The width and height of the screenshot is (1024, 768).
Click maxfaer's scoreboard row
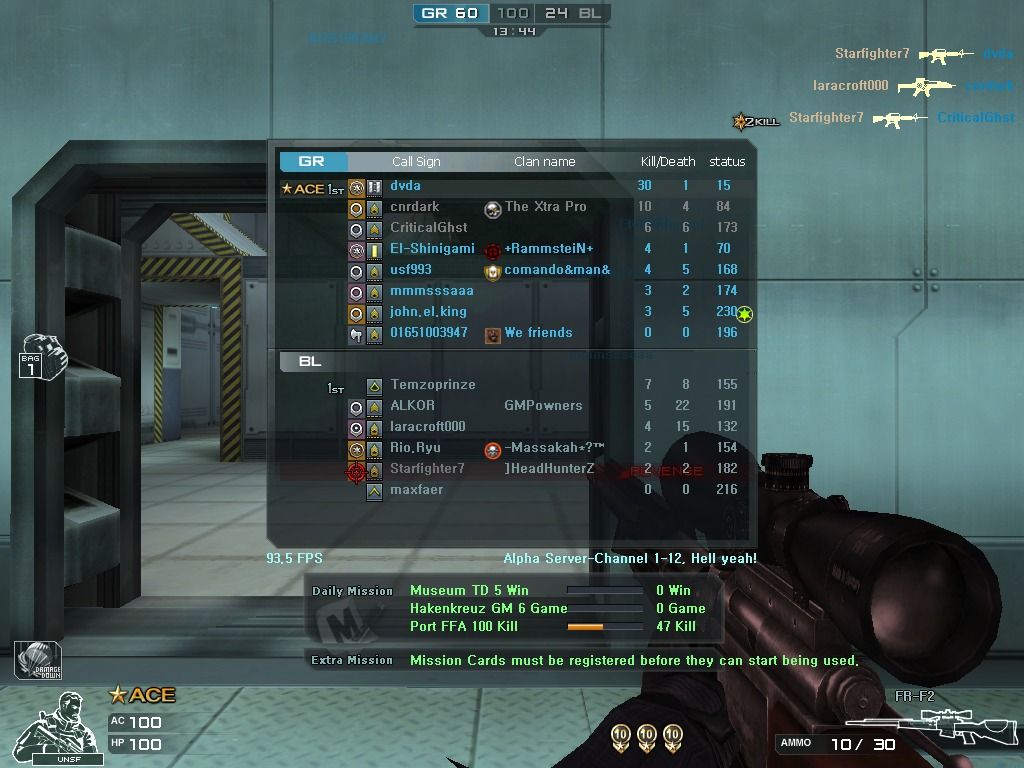click(416, 490)
